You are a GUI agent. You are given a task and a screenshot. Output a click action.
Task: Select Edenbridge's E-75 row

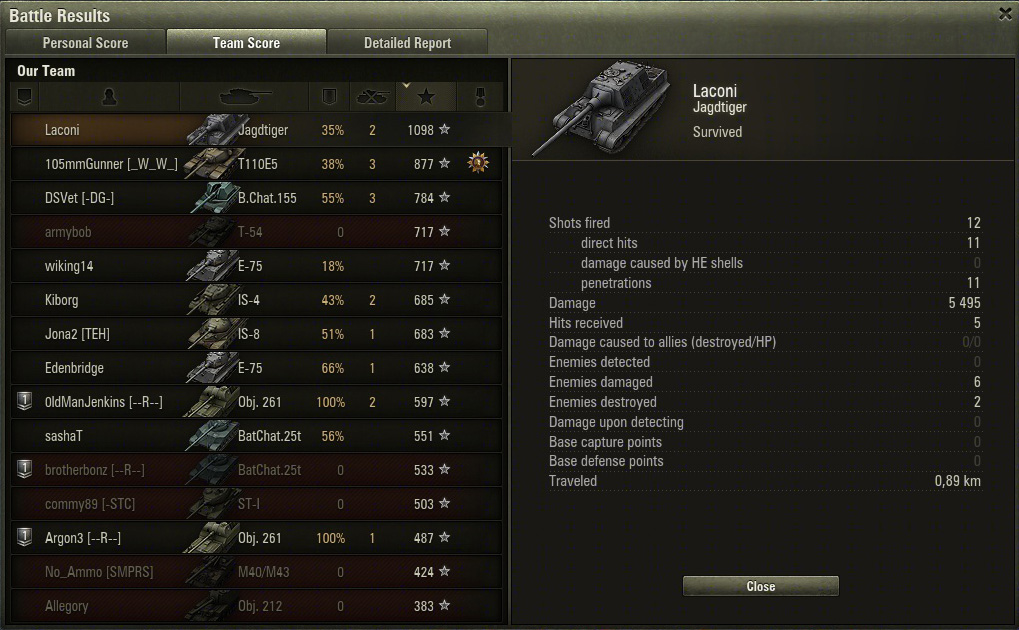(255, 368)
